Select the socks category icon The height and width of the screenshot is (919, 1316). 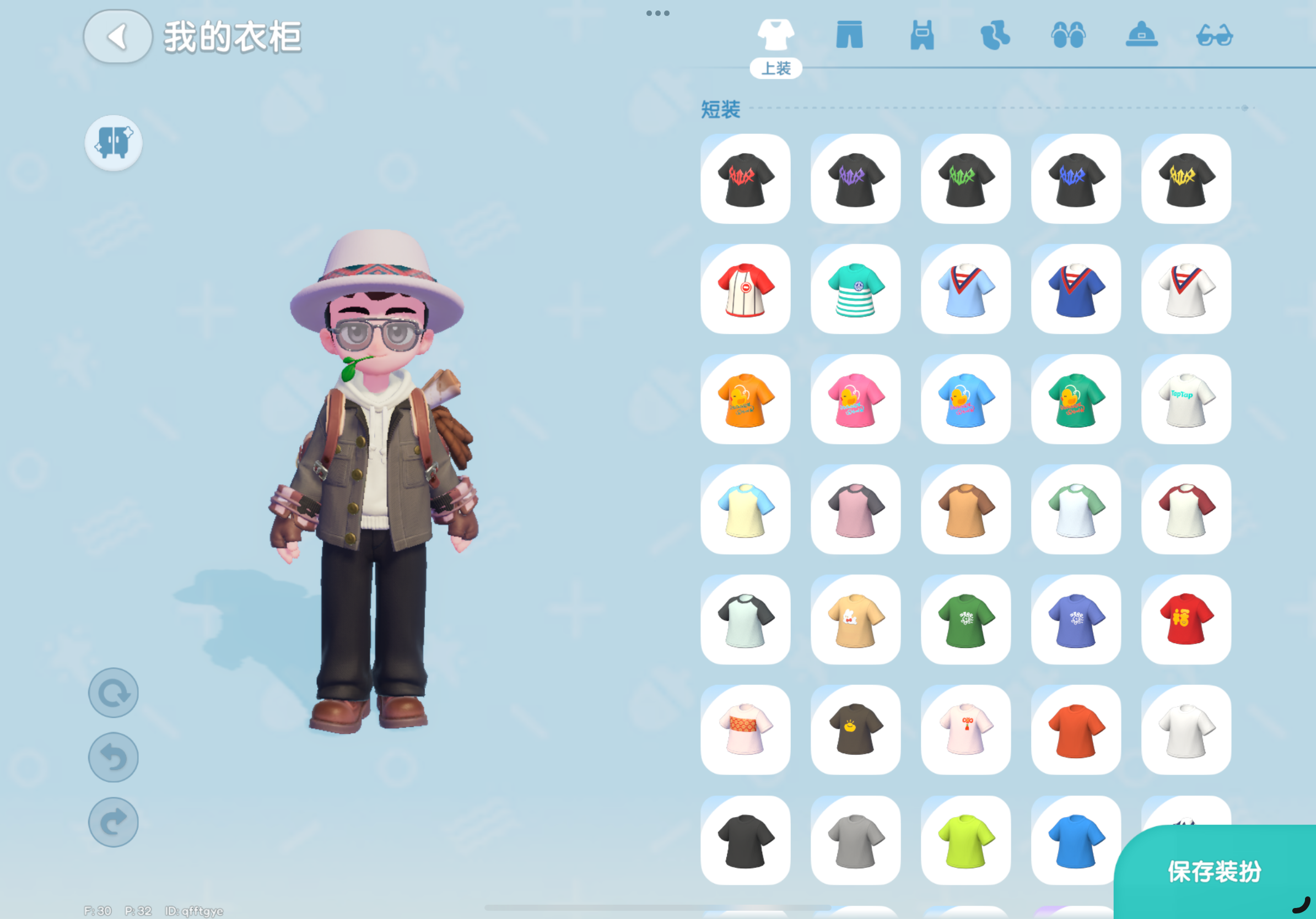(997, 35)
